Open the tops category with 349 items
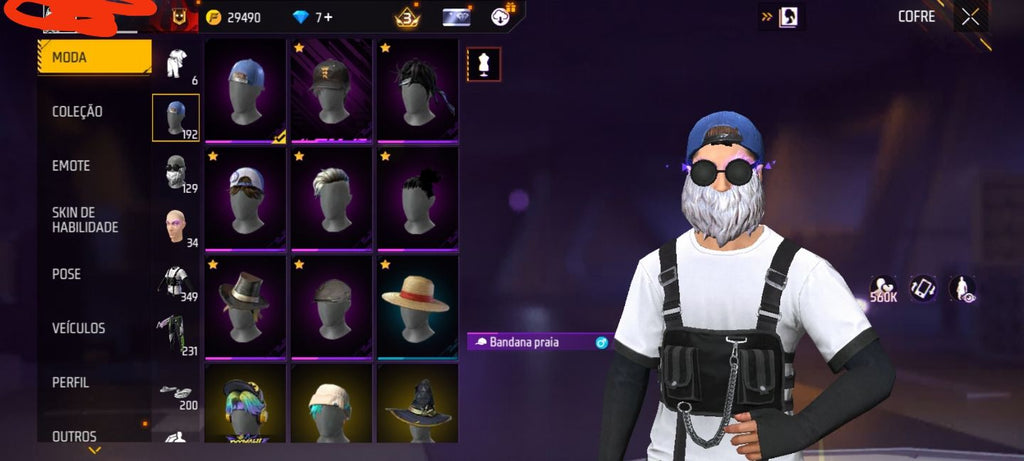This screenshot has height=461, width=1024. tap(176, 281)
